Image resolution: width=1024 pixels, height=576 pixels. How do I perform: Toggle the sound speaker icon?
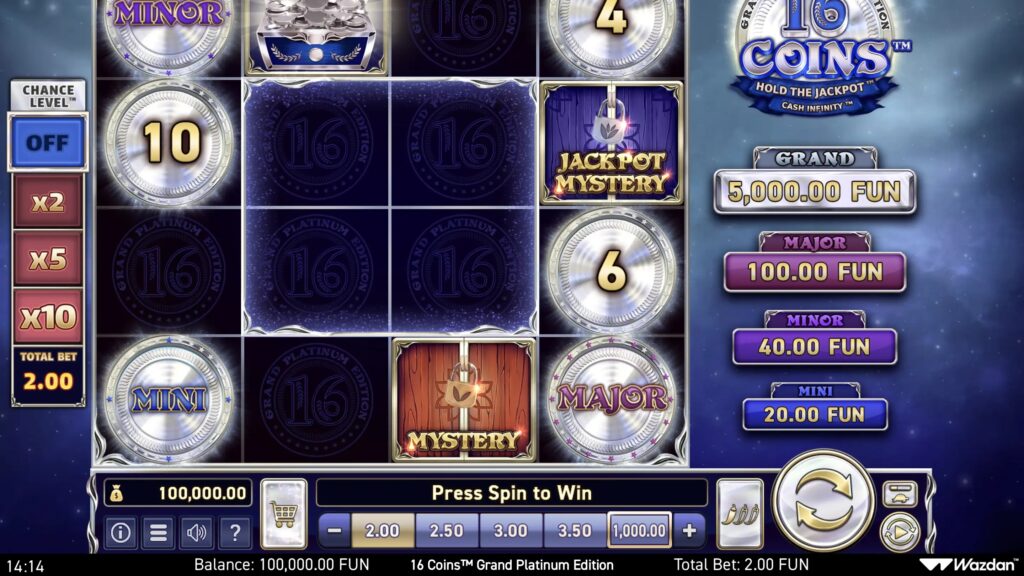(x=196, y=533)
